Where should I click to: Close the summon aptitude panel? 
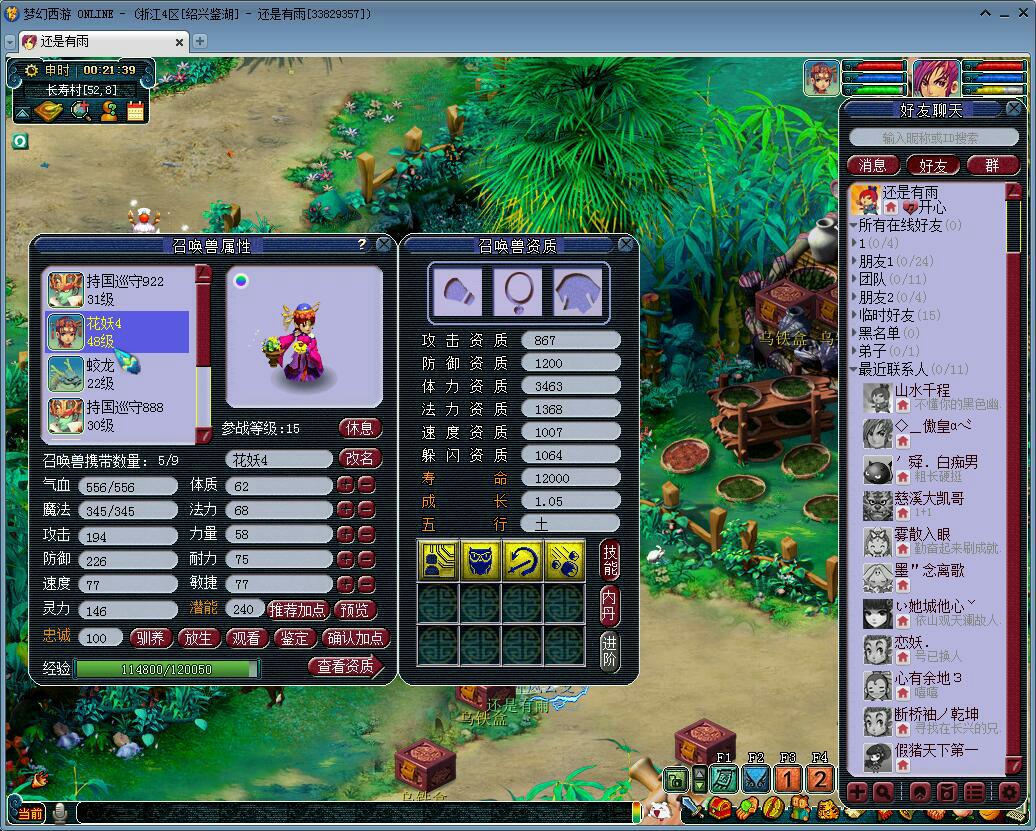point(626,244)
